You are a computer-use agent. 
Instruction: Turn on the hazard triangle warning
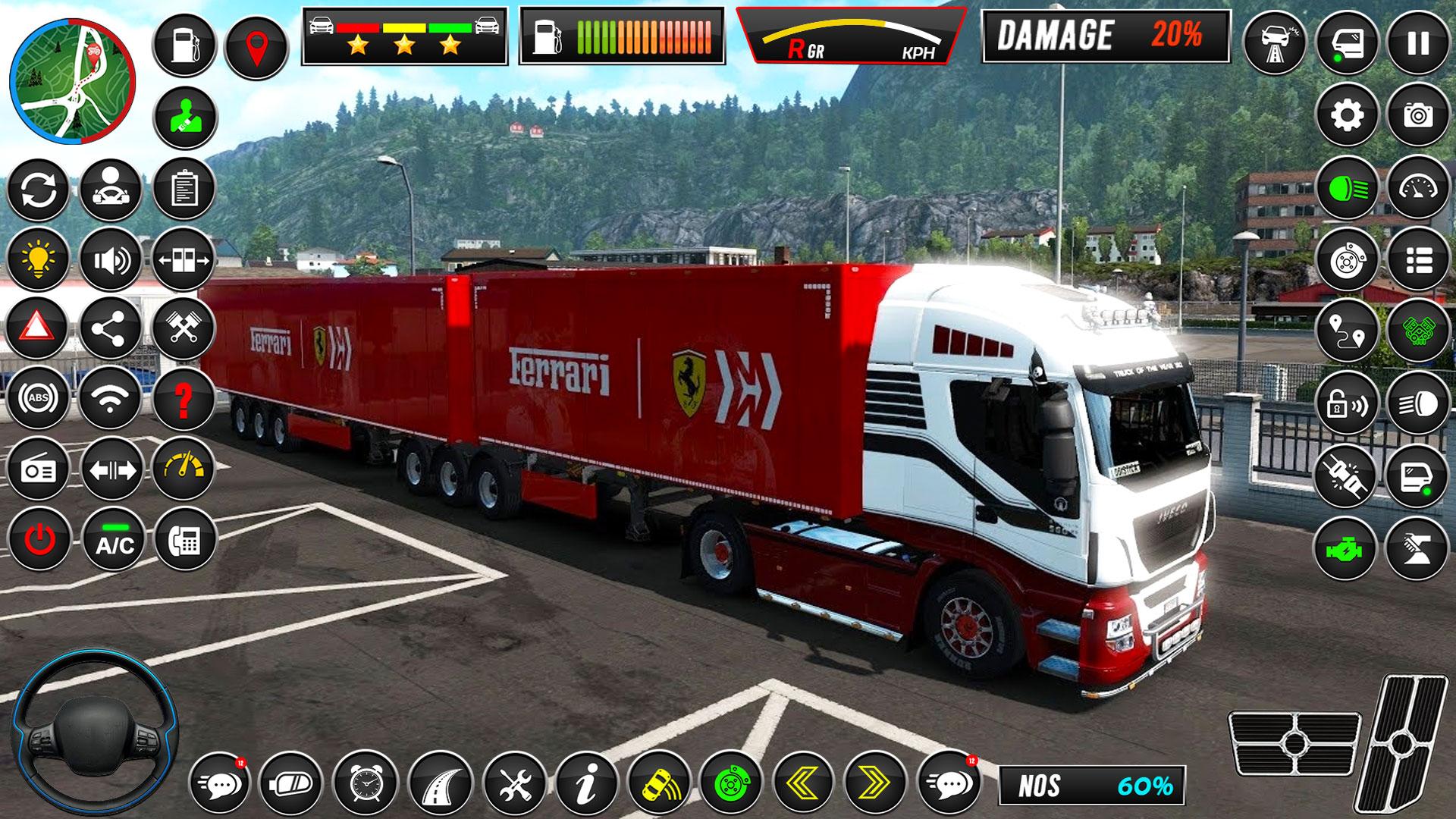click(x=38, y=328)
